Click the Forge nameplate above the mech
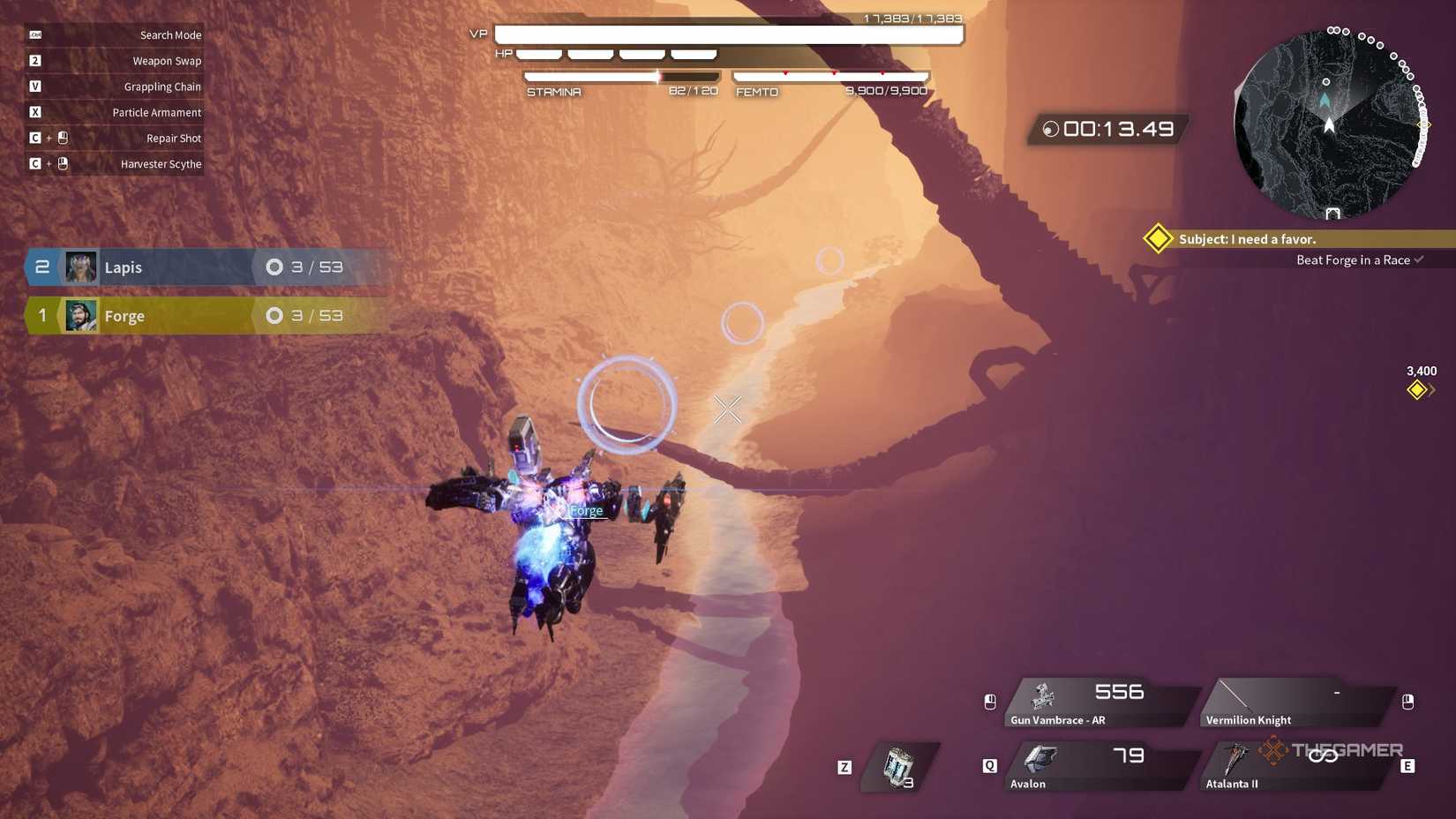 pos(586,510)
